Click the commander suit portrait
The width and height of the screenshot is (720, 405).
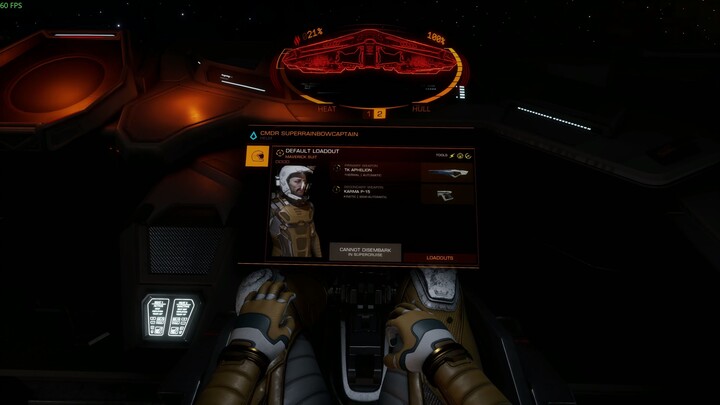click(294, 210)
